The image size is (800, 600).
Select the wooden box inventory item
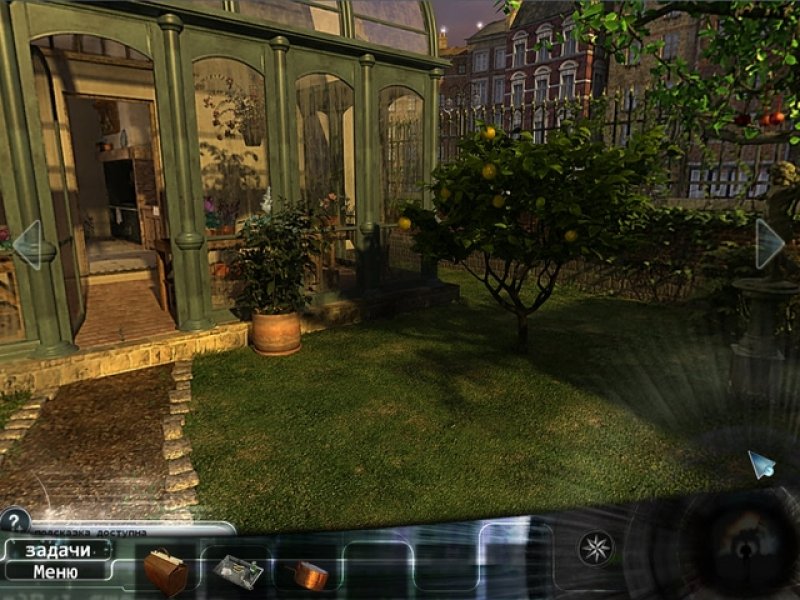coord(165,573)
